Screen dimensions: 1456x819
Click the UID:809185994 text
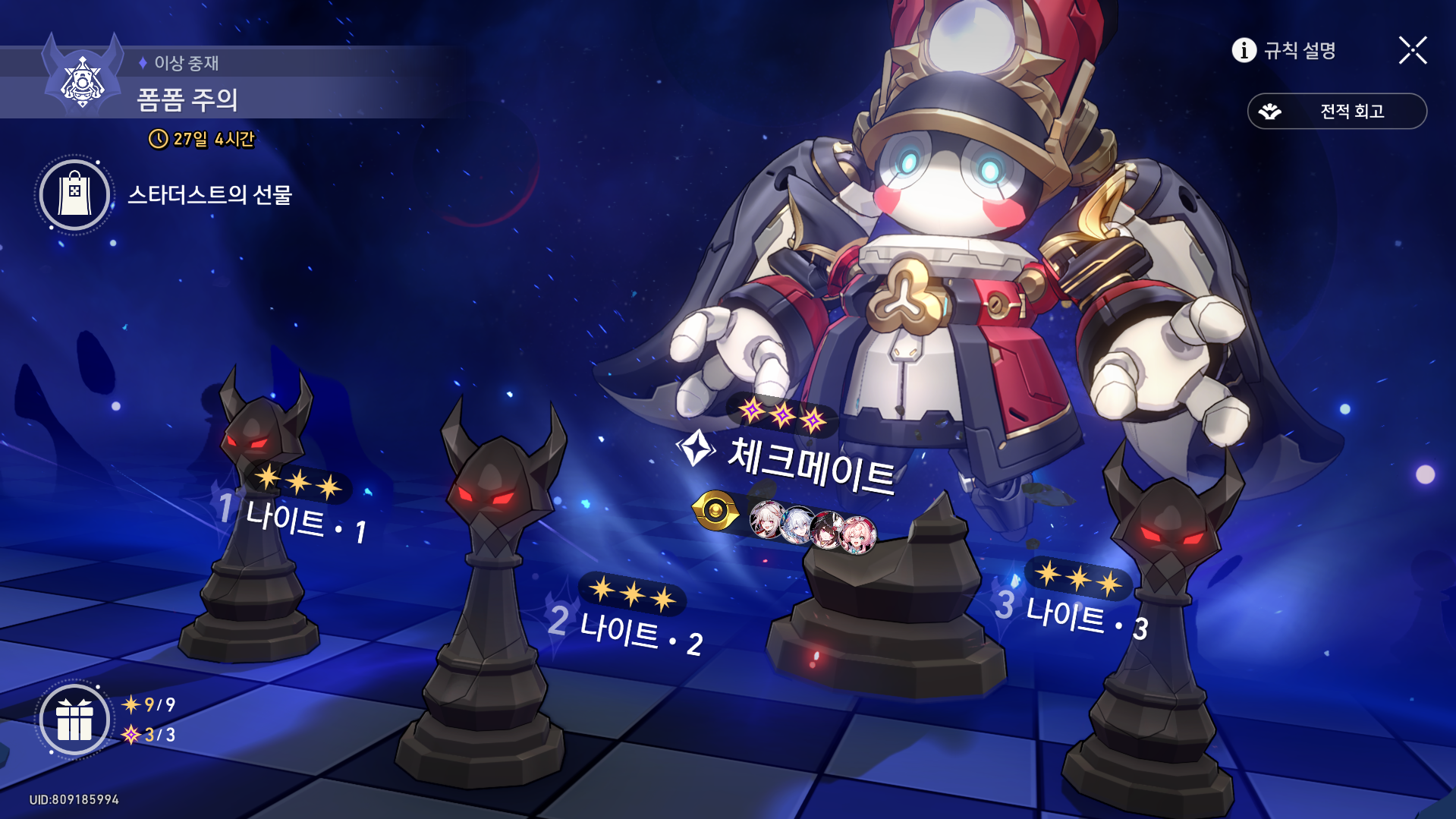[x=74, y=799]
